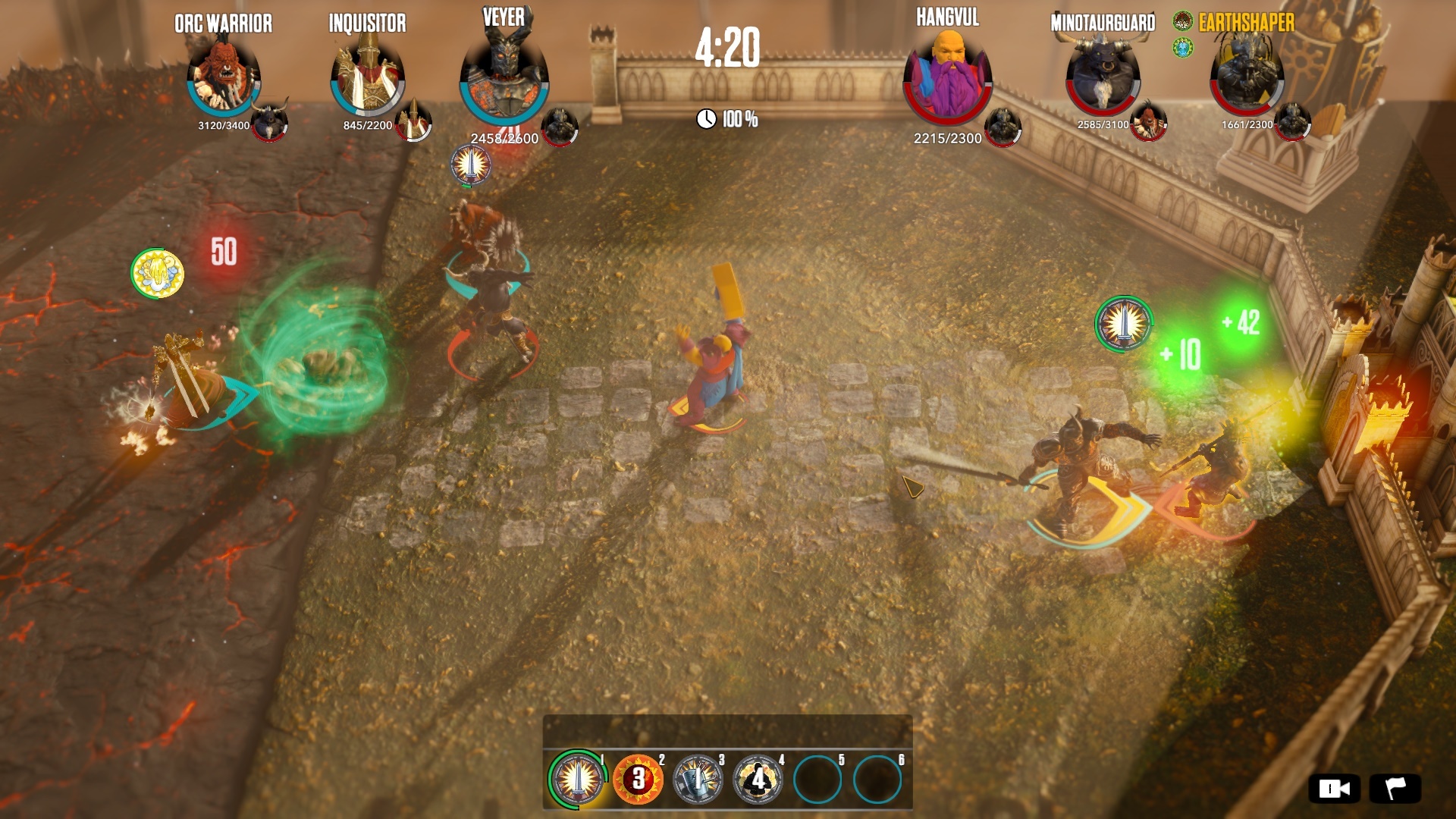This screenshot has height=819, width=1456.
Task: Inspect the sword buff icon under Veyer's portrait
Action: tap(470, 164)
